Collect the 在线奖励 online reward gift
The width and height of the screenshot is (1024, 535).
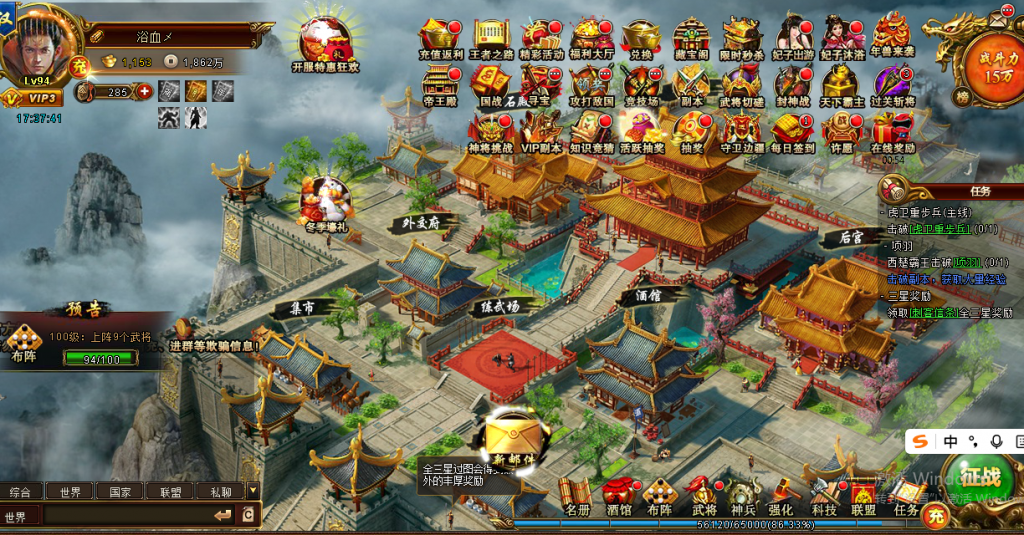pyautogui.click(x=892, y=131)
